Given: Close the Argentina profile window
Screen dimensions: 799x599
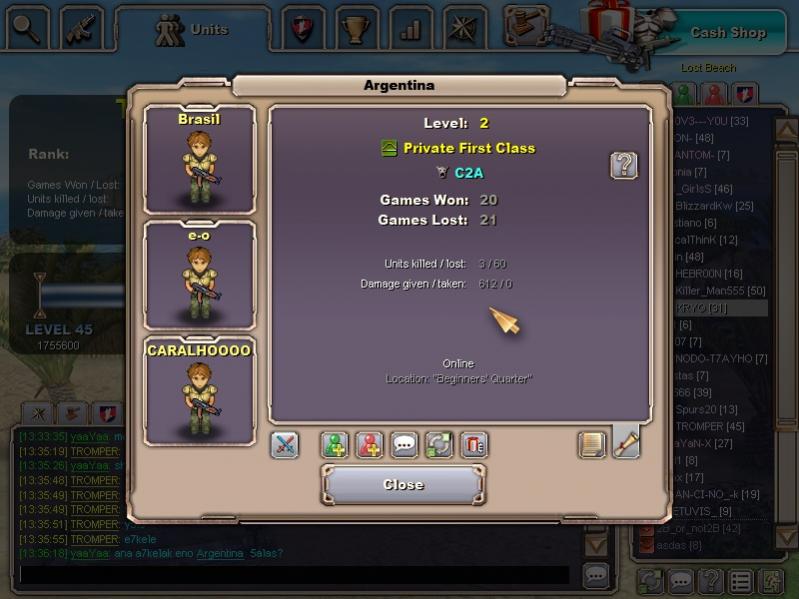Looking at the screenshot, I should pyautogui.click(x=403, y=485).
